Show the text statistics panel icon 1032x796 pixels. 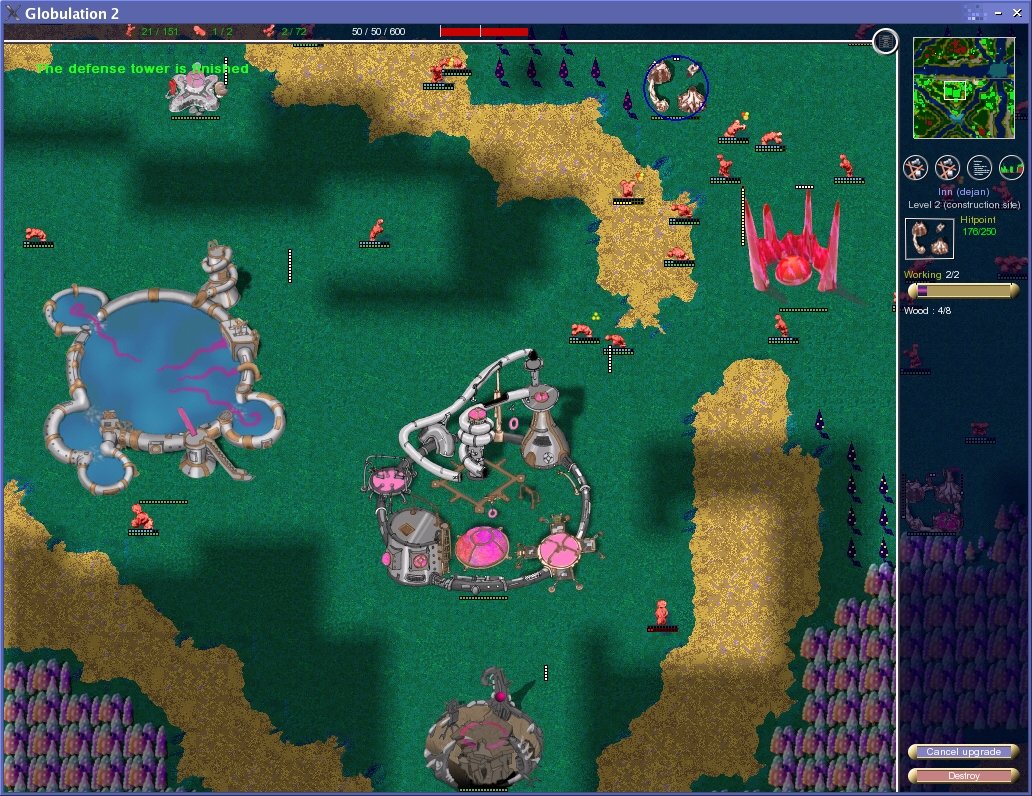click(x=980, y=167)
